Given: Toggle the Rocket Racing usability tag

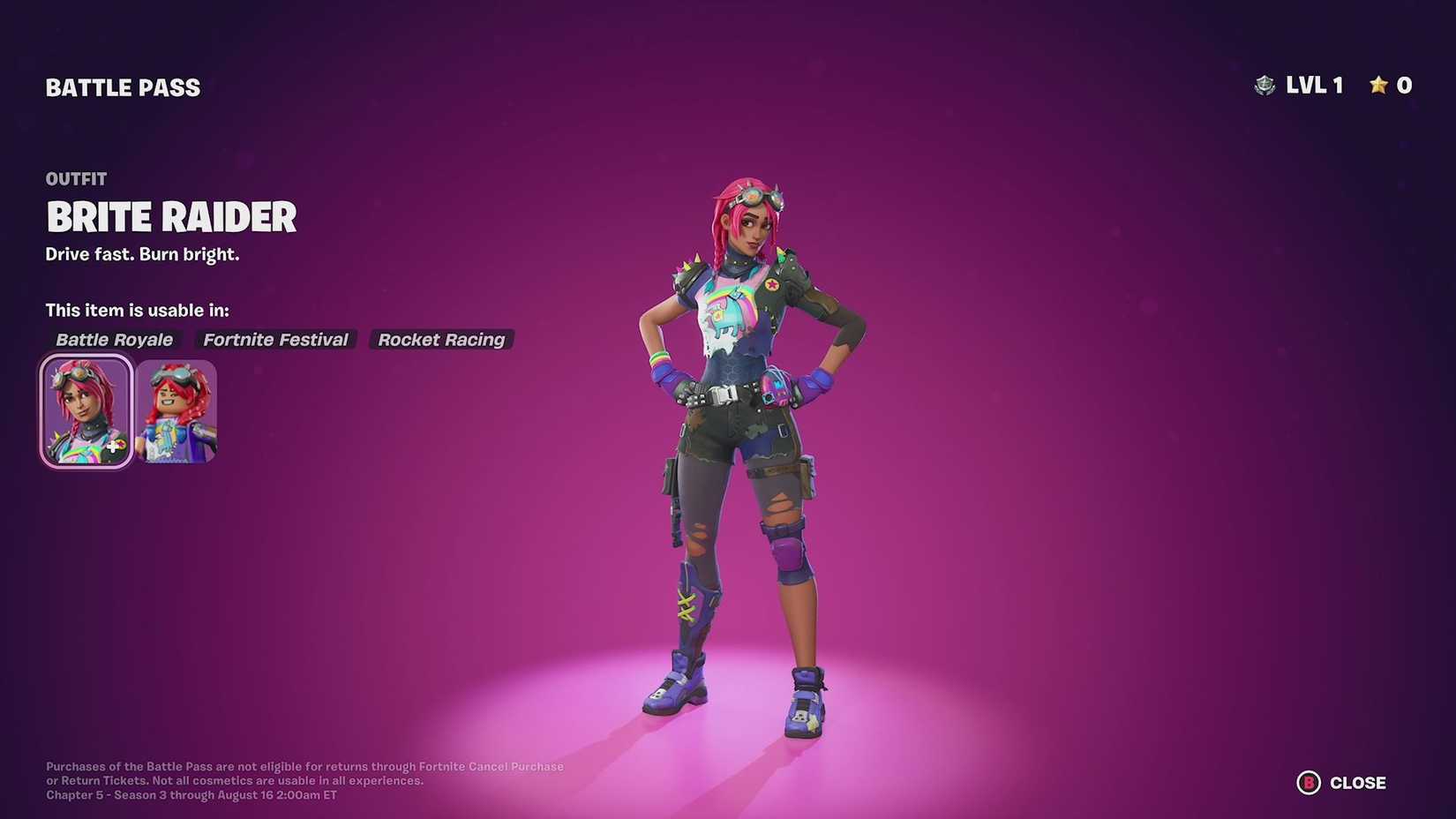Looking at the screenshot, I should [441, 339].
